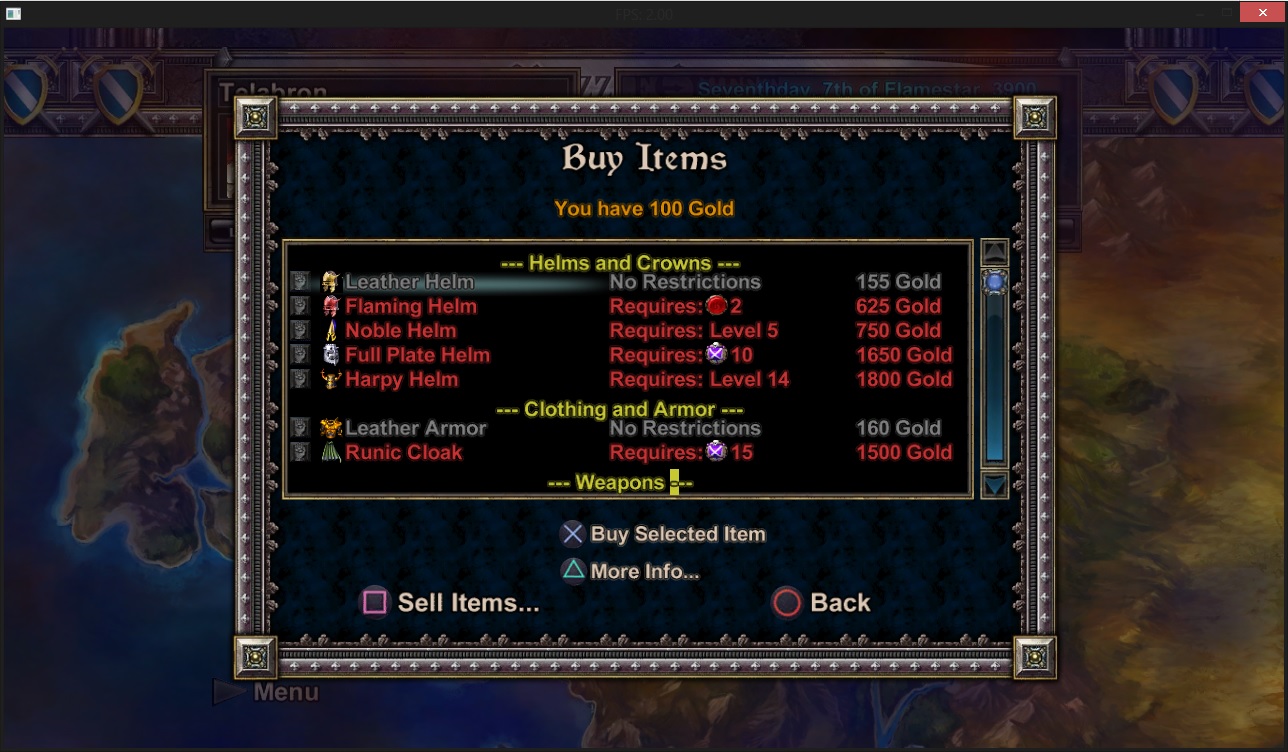The width and height of the screenshot is (1288, 752).
Task: Select Noble Helm from the list
Action: 400,331
